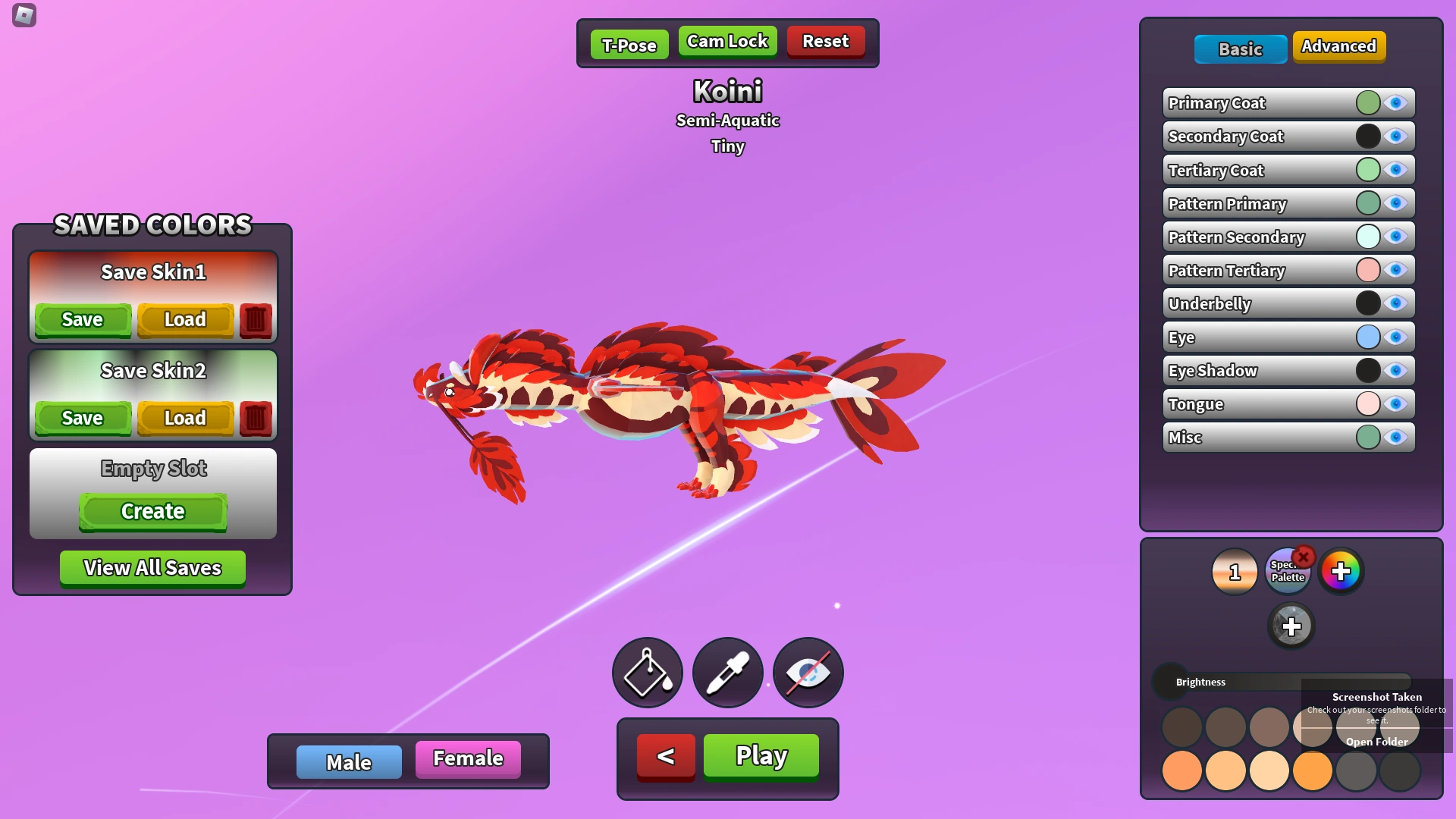Select the paint bucket fill tool

click(647, 673)
